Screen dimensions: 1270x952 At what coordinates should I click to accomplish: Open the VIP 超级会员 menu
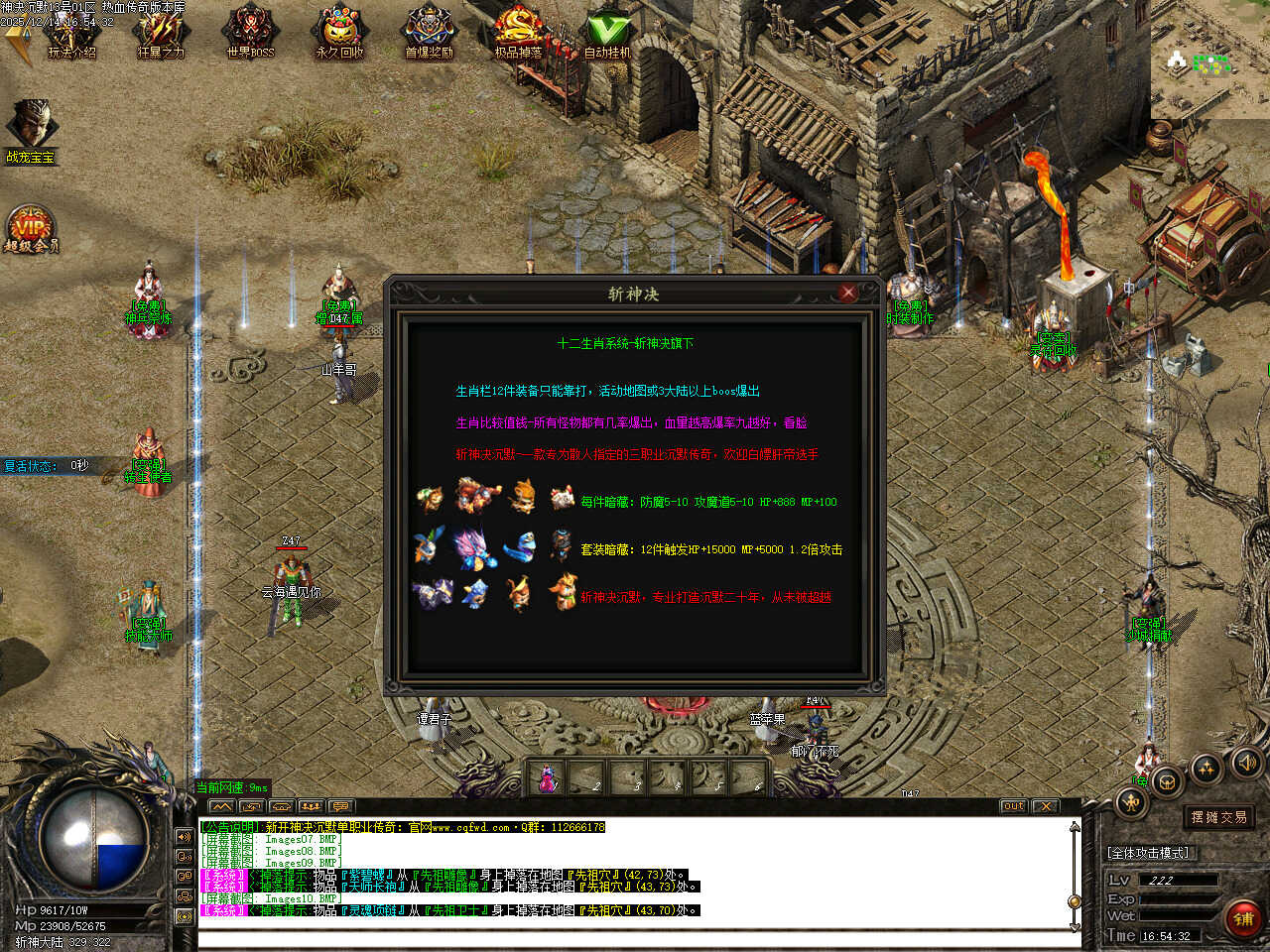click(x=31, y=230)
